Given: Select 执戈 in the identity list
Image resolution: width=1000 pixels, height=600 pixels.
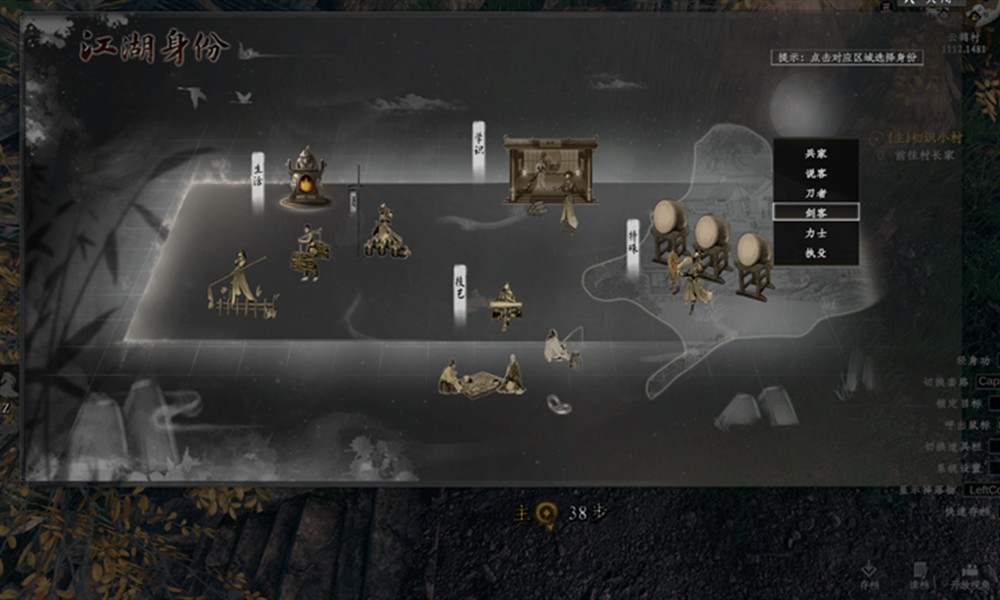Looking at the screenshot, I should (x=815, y=253).
